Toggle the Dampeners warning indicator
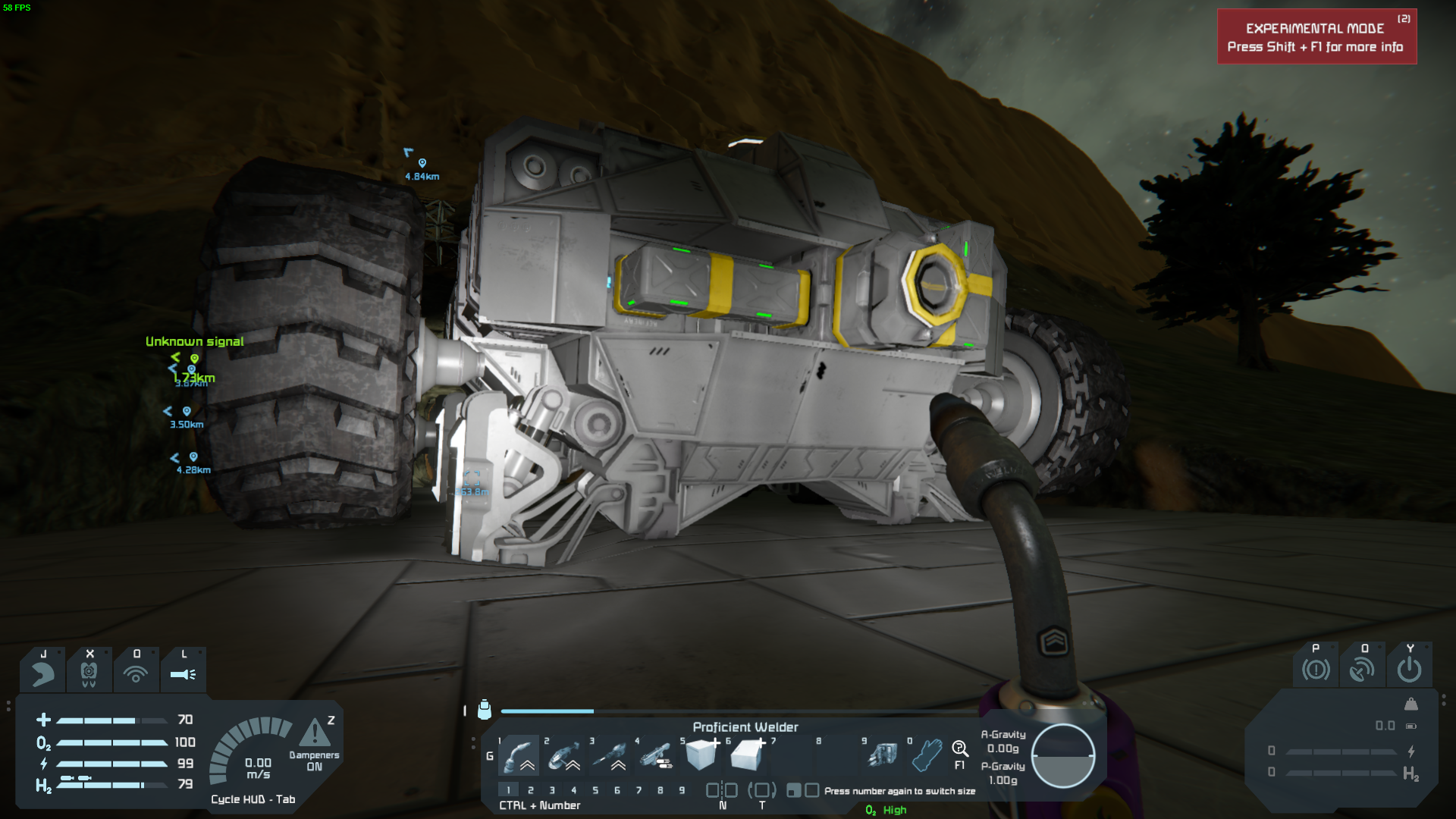Image resolution: width=1456 pixels, height=819 pixels. tap(315, 734)
